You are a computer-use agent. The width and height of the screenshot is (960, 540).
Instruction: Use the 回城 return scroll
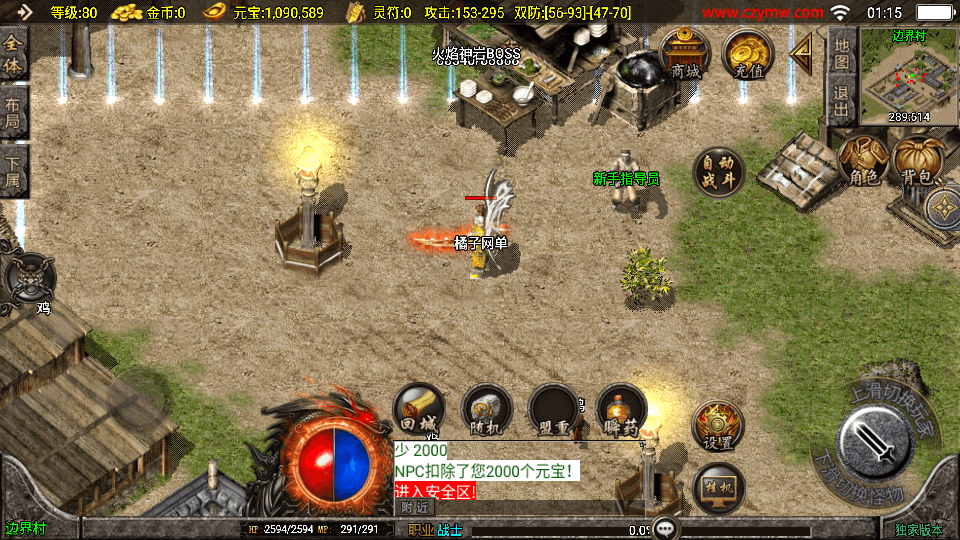click(419, 410)
